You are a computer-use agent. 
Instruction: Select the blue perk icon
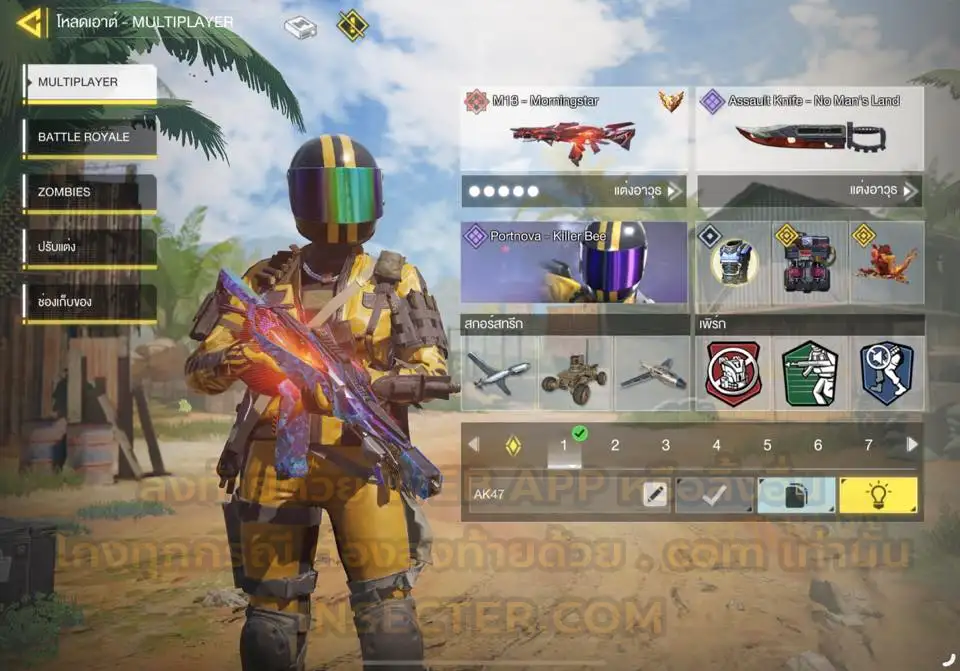886,373
